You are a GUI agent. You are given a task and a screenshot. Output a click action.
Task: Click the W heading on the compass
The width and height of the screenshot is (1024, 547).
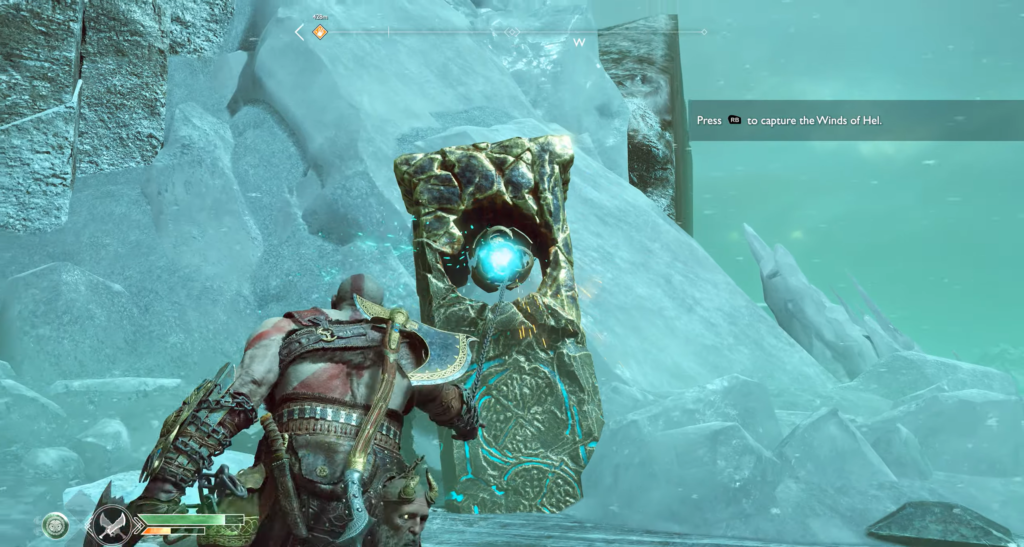point(578,42)
